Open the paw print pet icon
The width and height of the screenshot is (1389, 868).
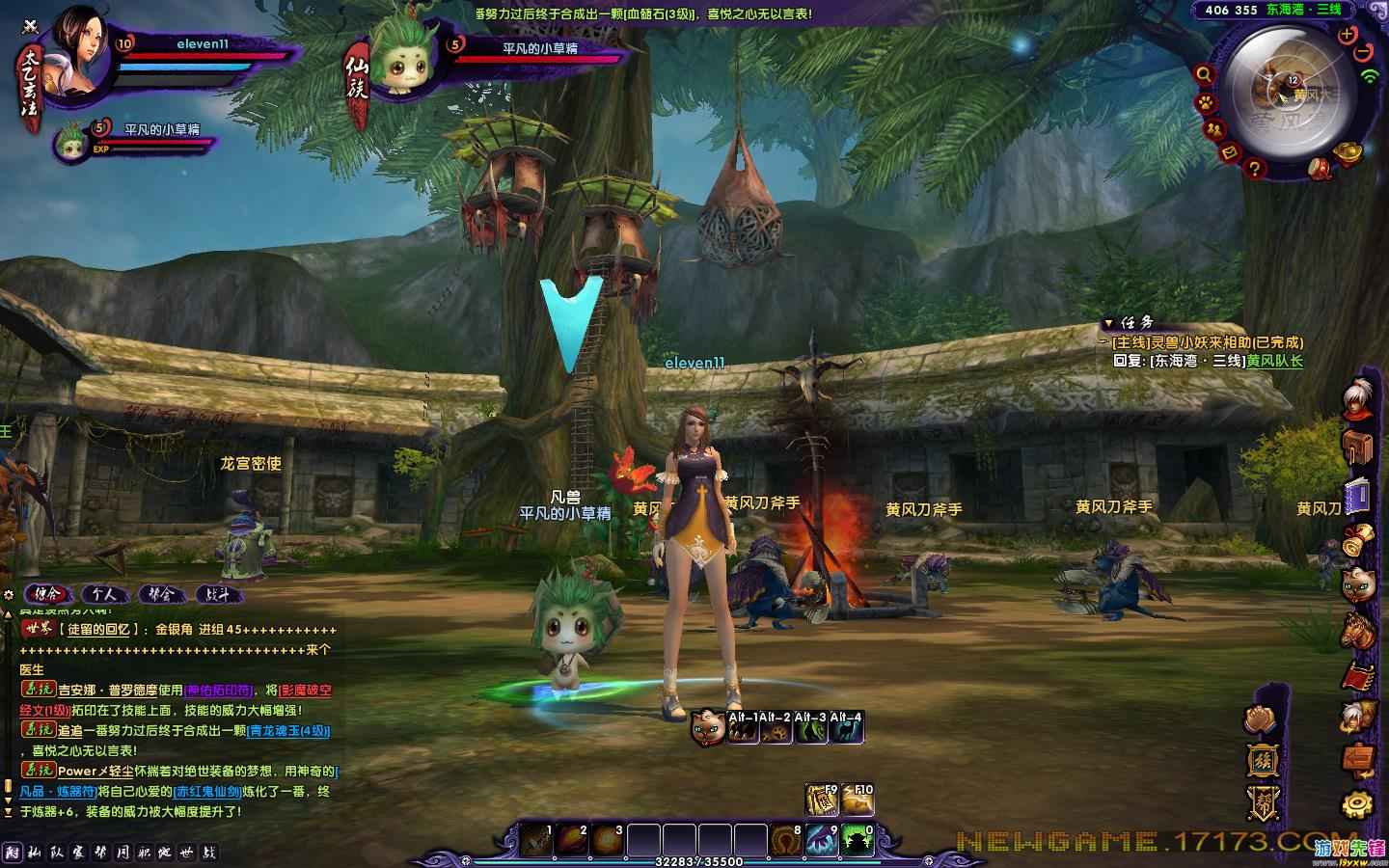(1206, 101)
